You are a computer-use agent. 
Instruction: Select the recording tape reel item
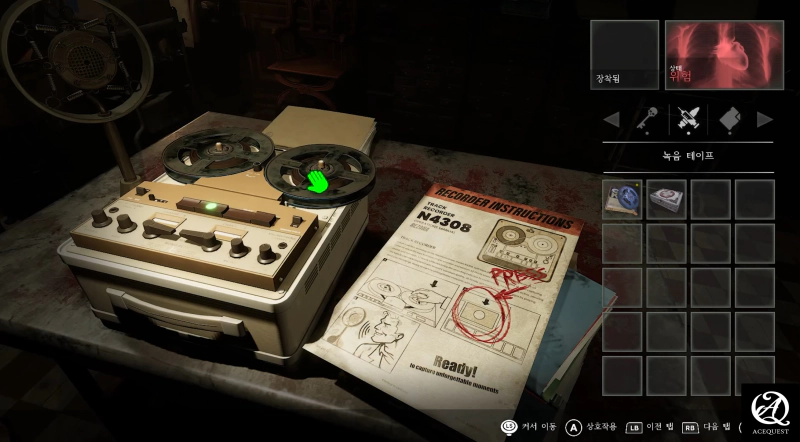tap(622, 199)
